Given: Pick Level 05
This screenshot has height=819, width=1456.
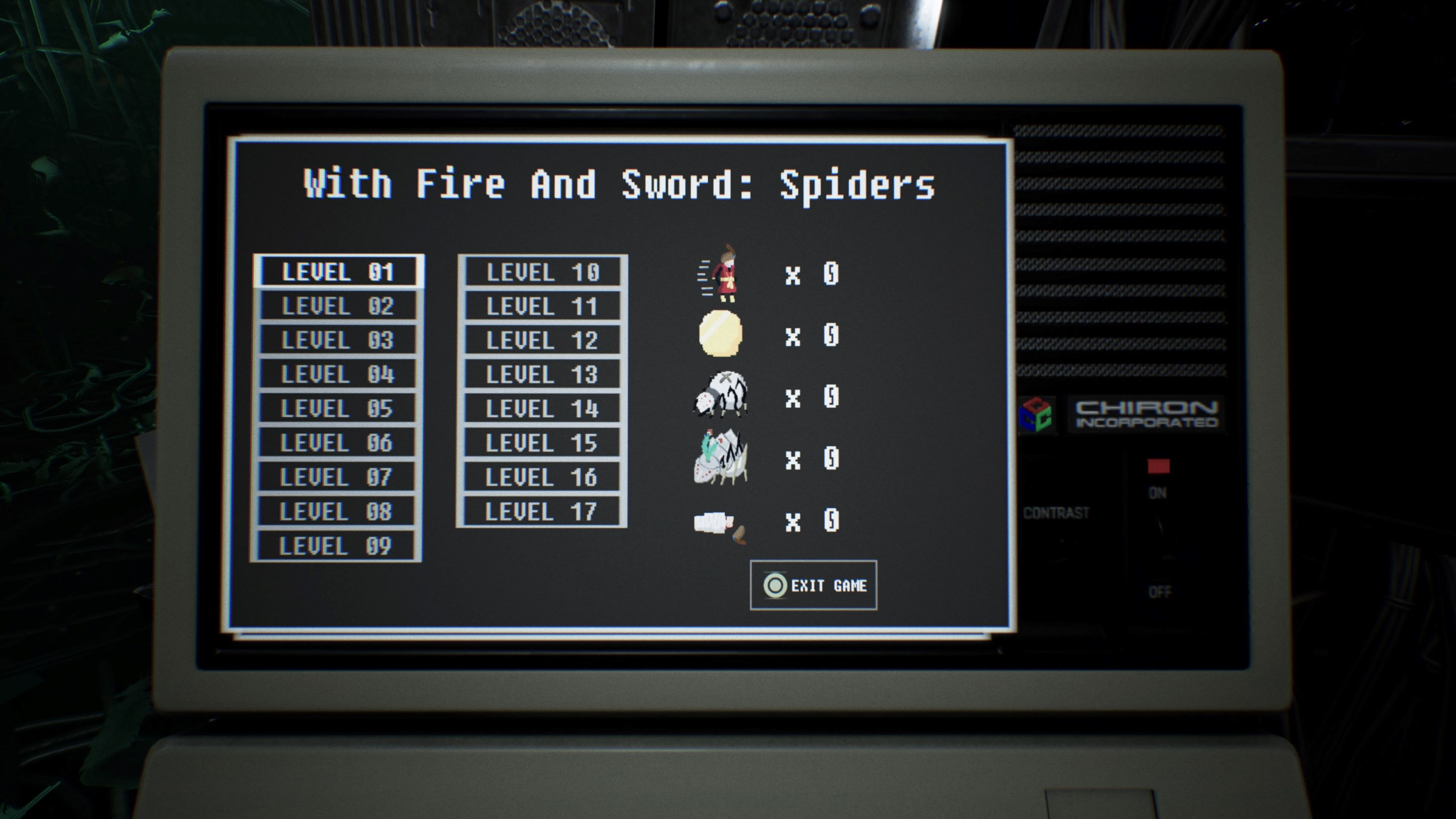Looking at the screenshot, I should 337,409.
